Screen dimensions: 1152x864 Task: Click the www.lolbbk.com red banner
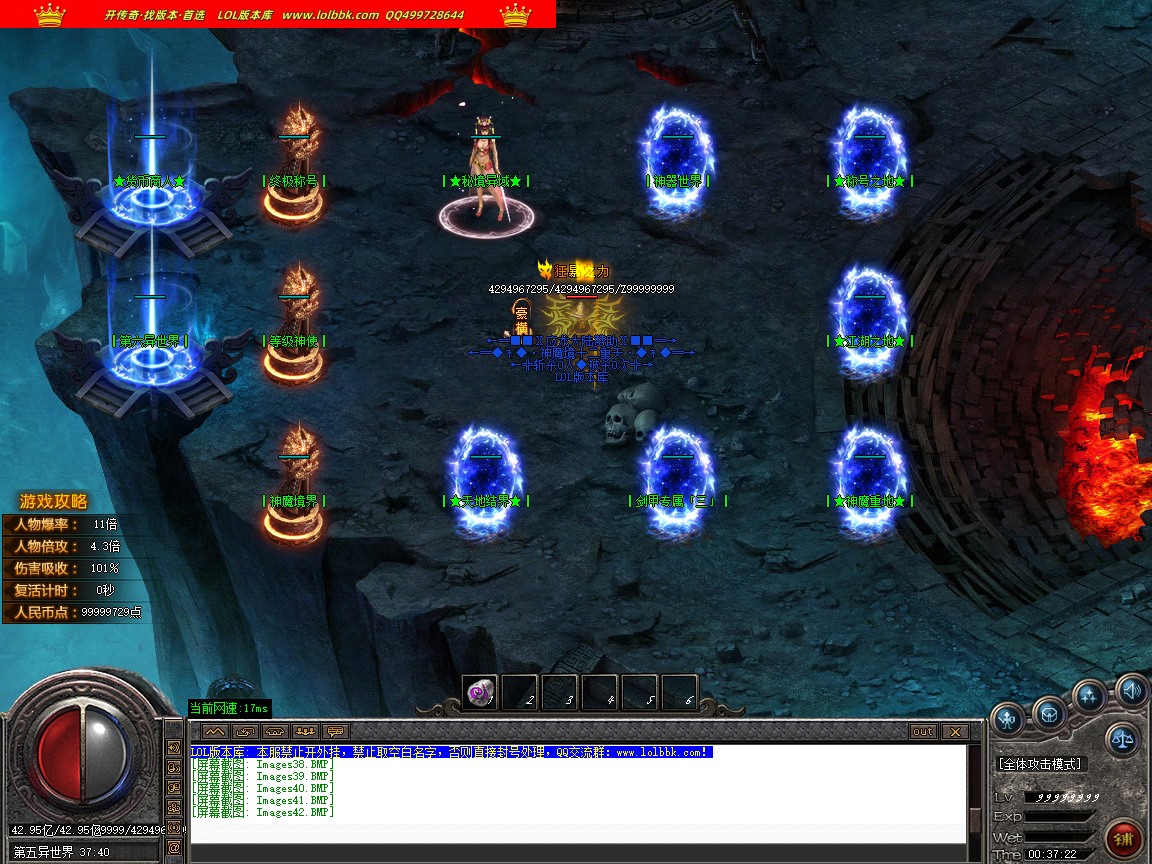tap(278, 14)
